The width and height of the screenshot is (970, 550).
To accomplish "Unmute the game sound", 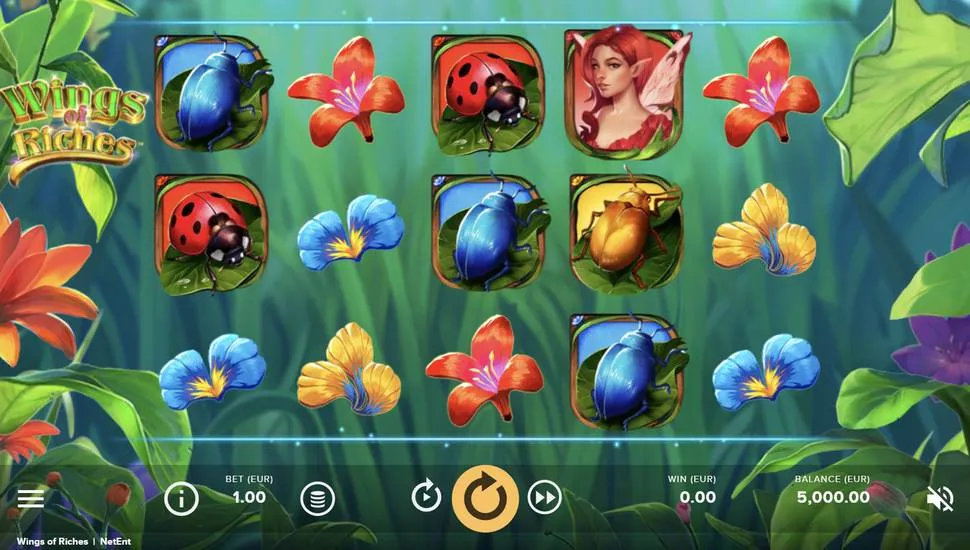I will click(x=940, y=498).
